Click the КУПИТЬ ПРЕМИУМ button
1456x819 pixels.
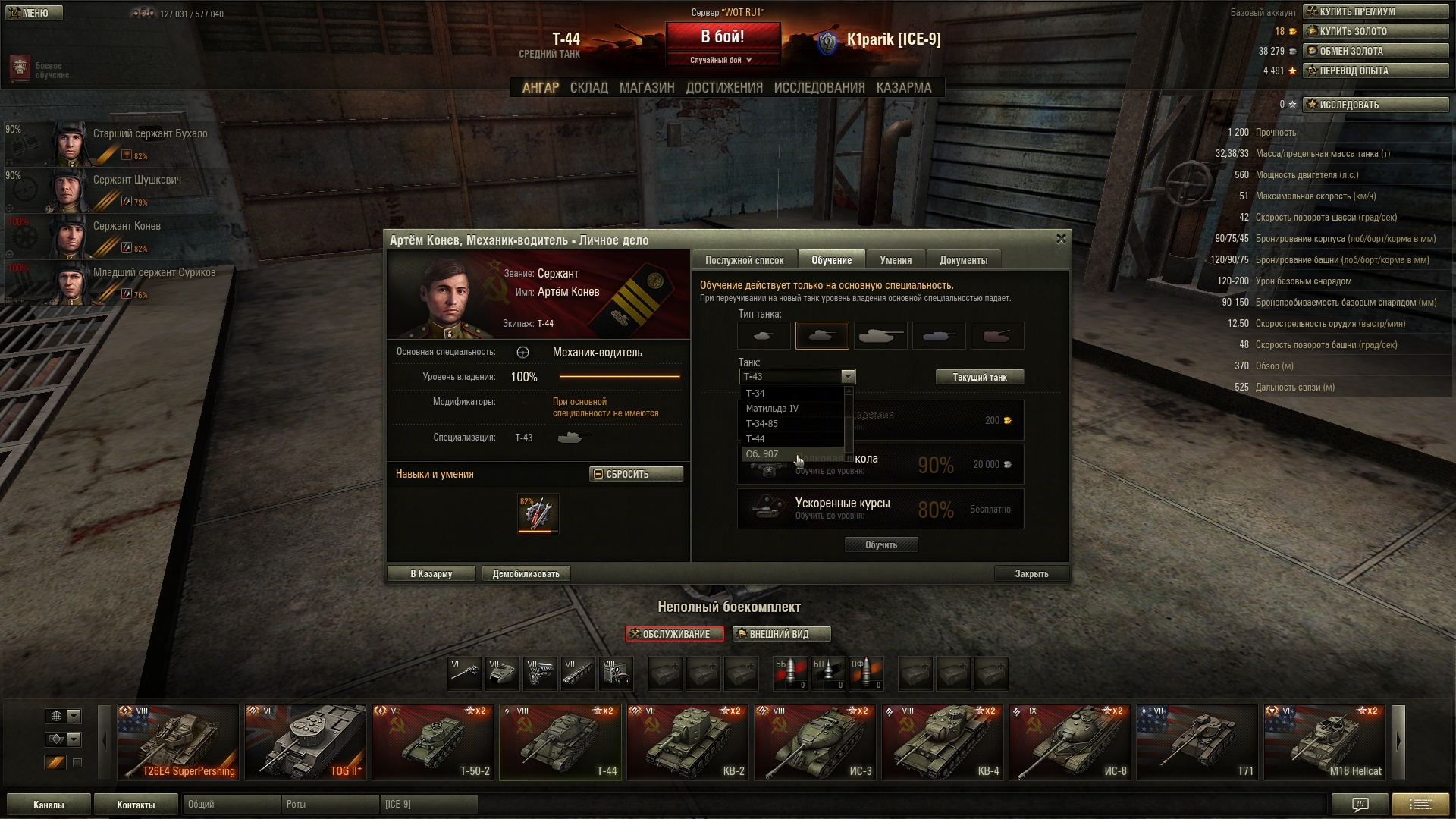click(1376, 11)
